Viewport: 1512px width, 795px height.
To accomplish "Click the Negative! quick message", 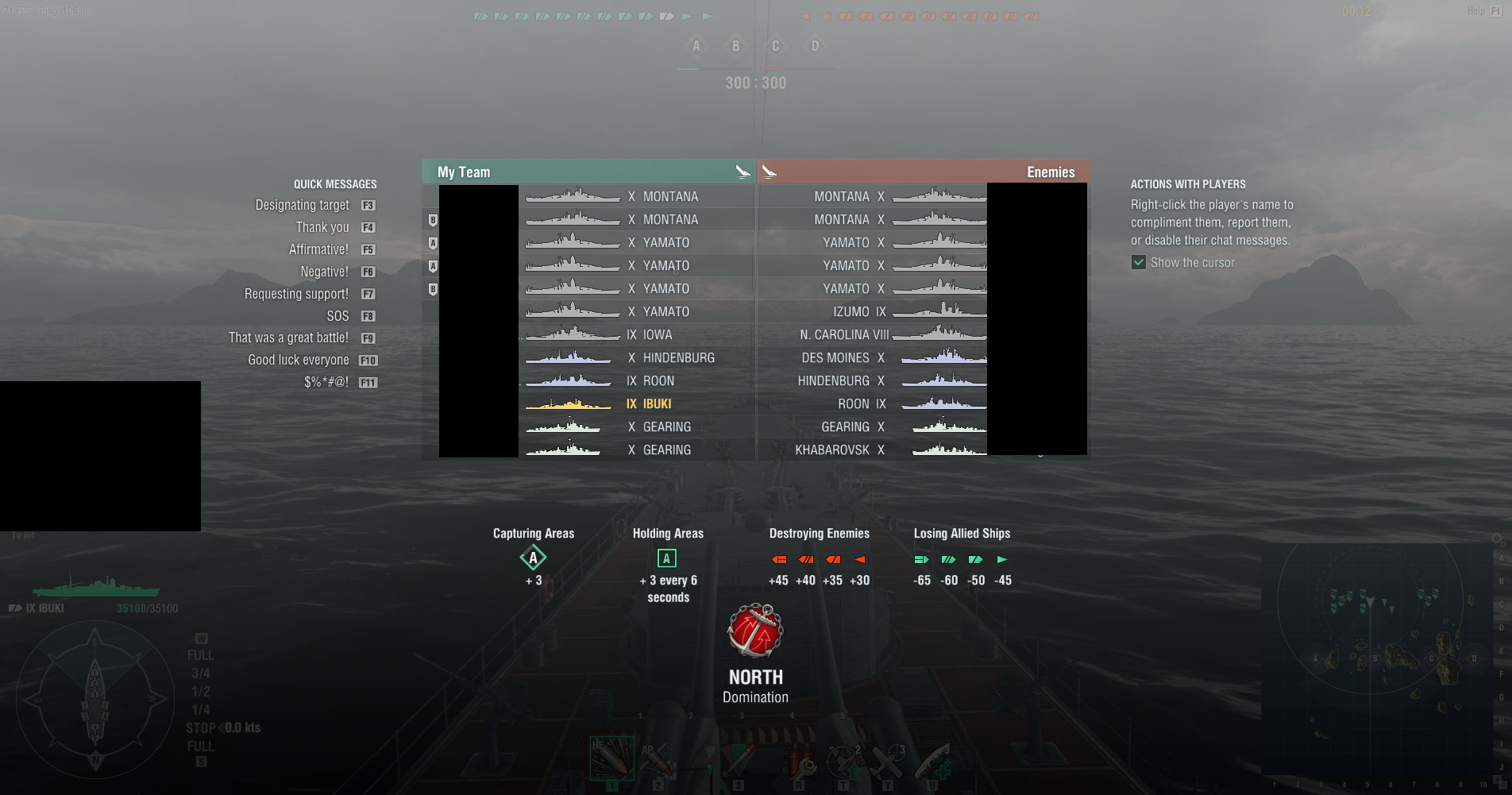I will coord(324,272).
